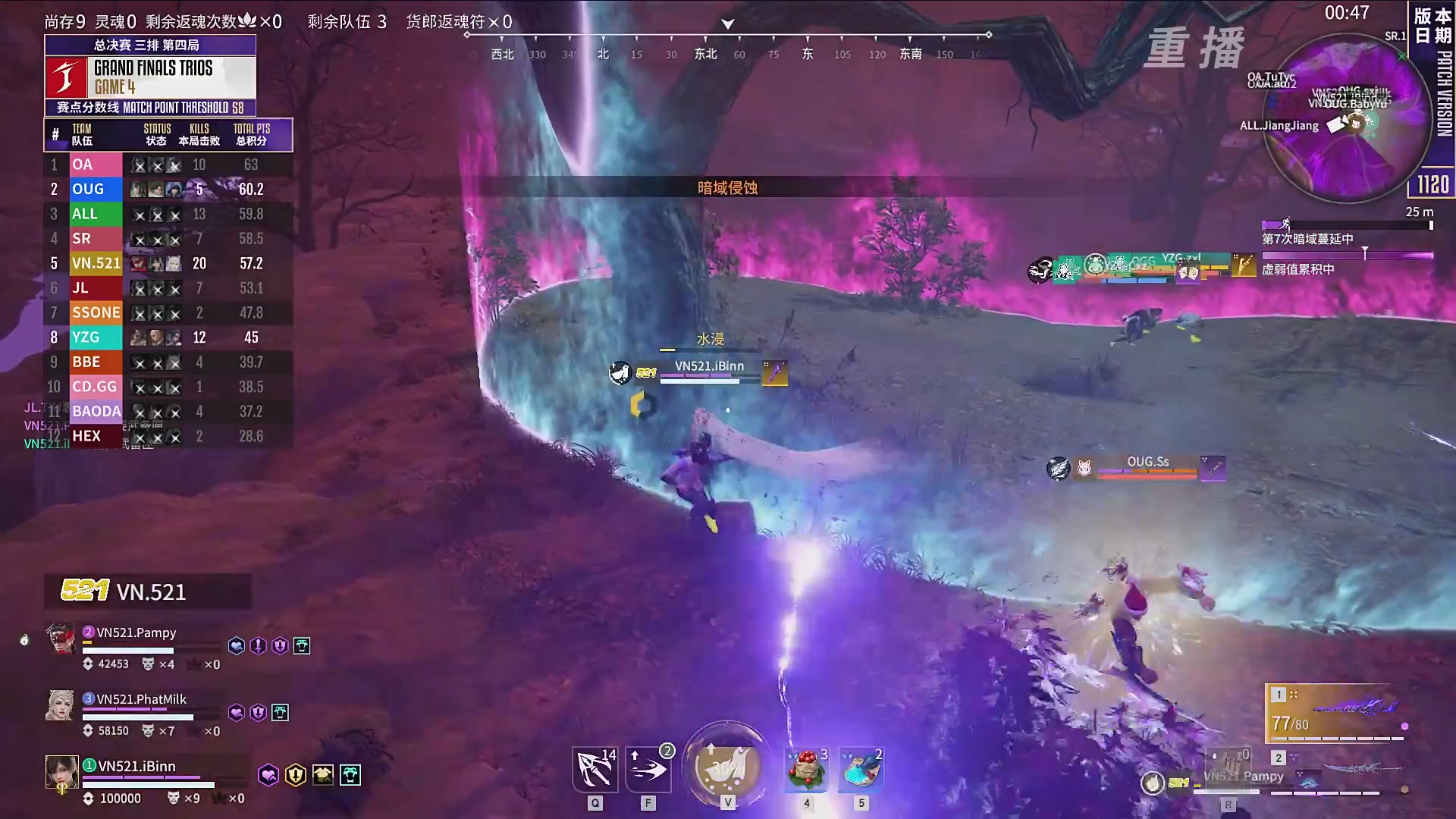Open the GRAND FINALS TRIOS GAME 4 banner
1456x819 pixels.
point(149,76)
